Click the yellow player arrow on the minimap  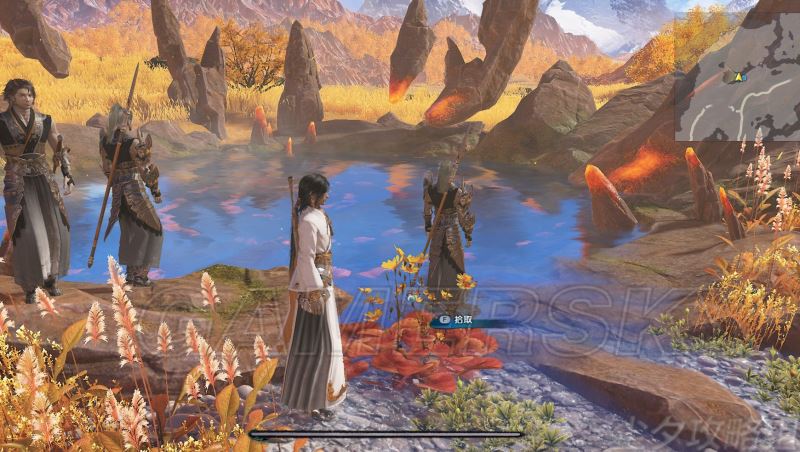739,75
